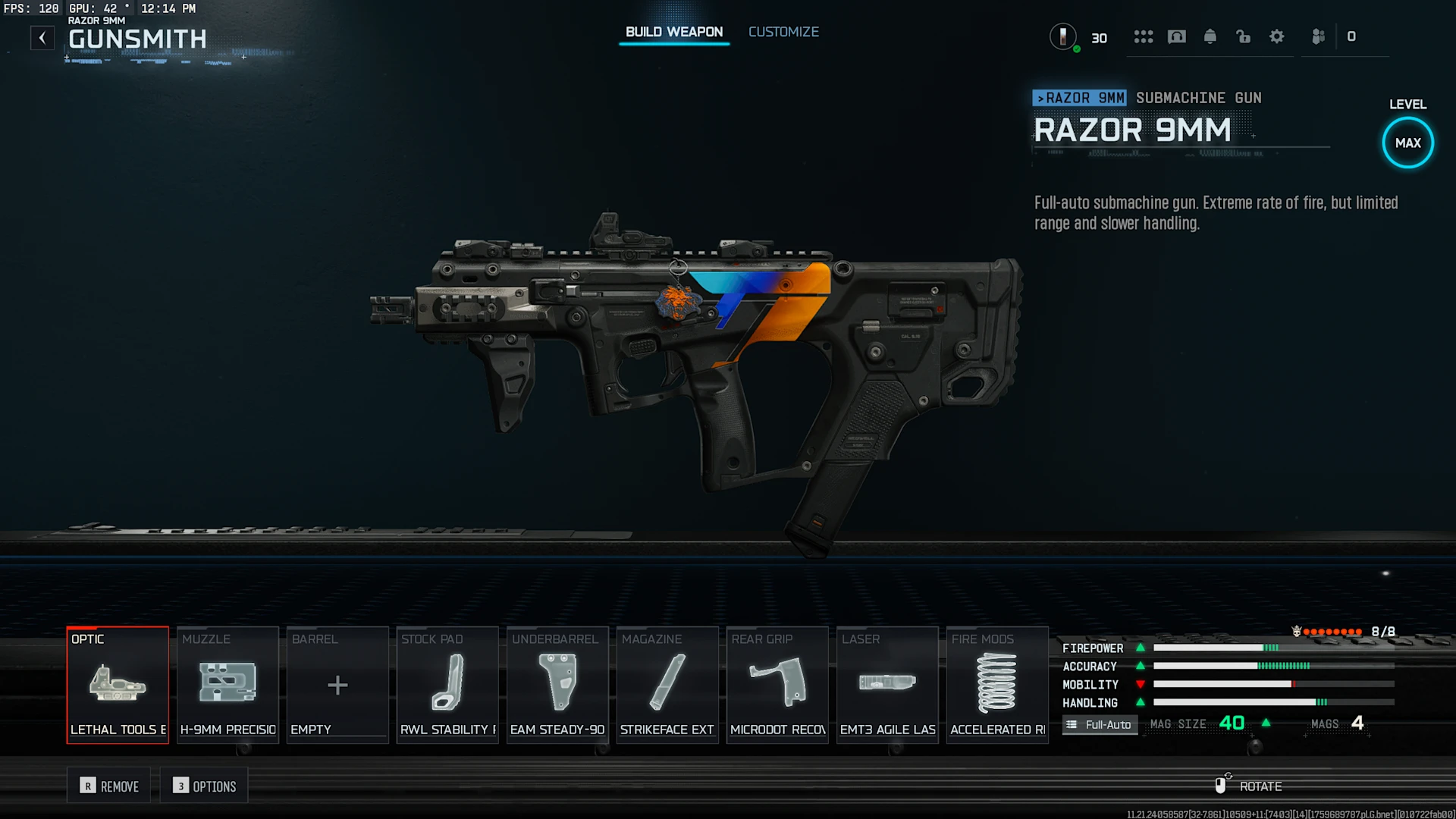Open the social party icon
1456x819 pixels.
pyautogui.click(x=1319, y=36)
